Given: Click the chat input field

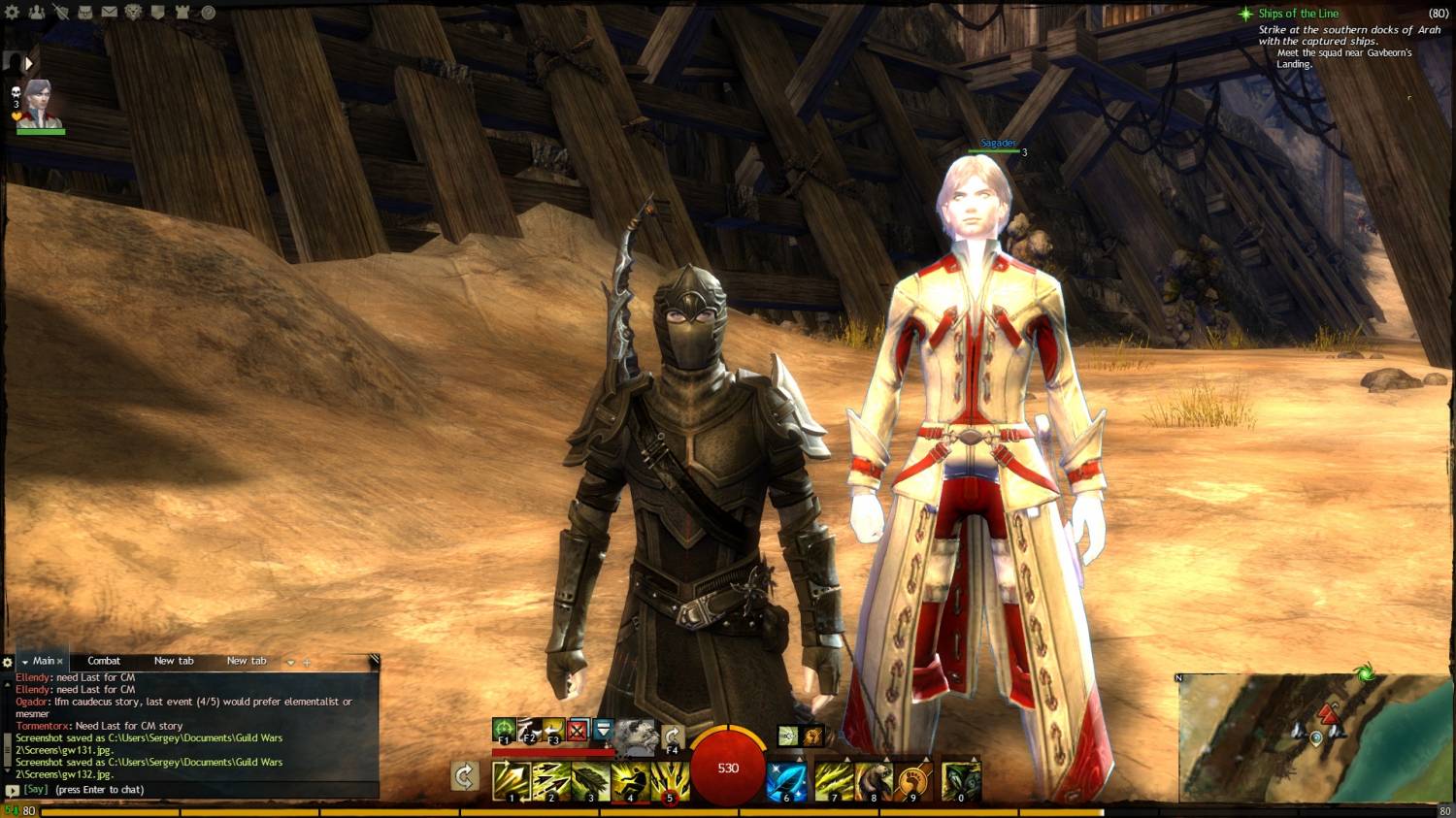Looking at the screenshot, I should point(194,790).
